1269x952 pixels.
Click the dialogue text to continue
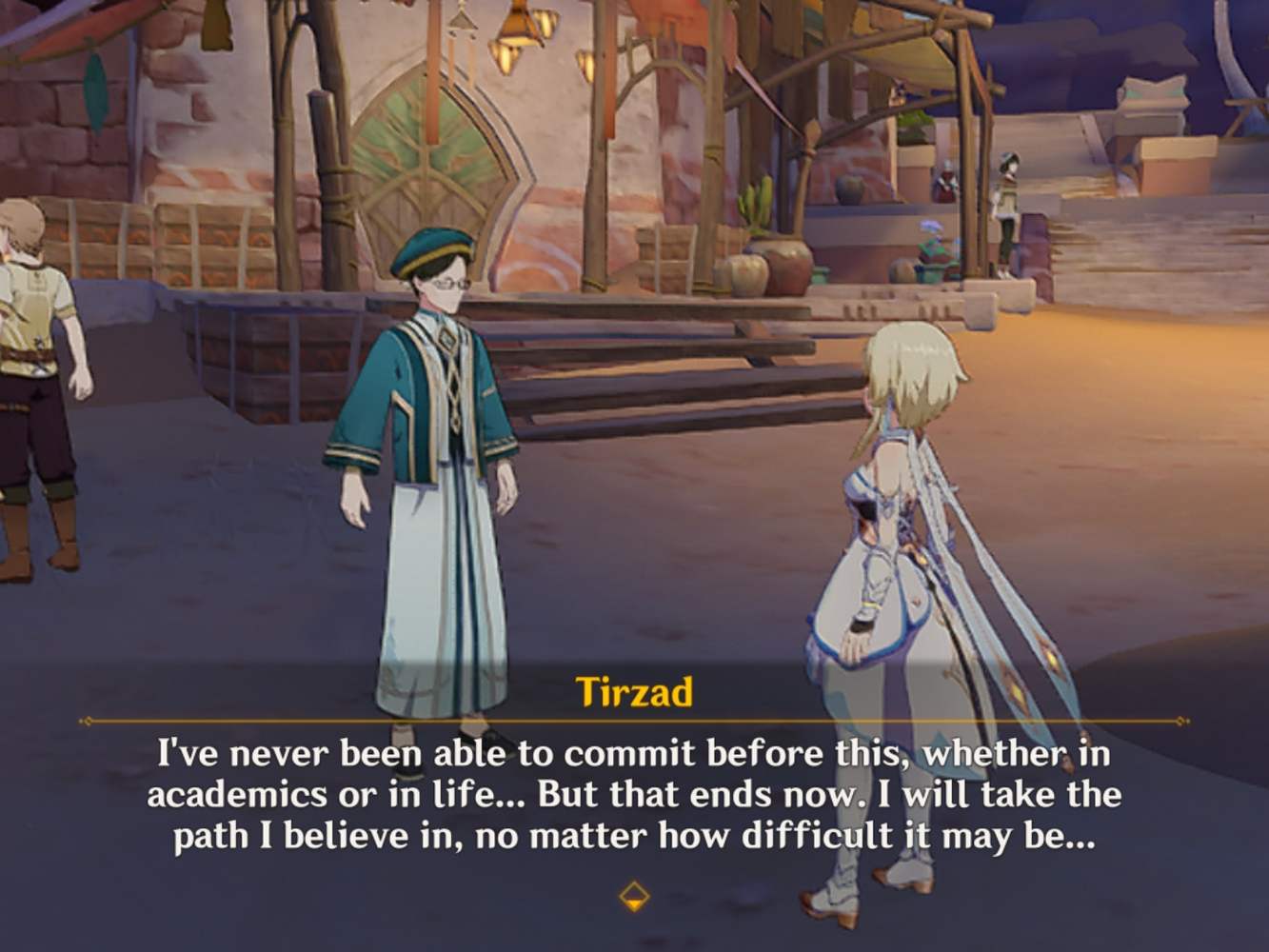pos(634,793)
